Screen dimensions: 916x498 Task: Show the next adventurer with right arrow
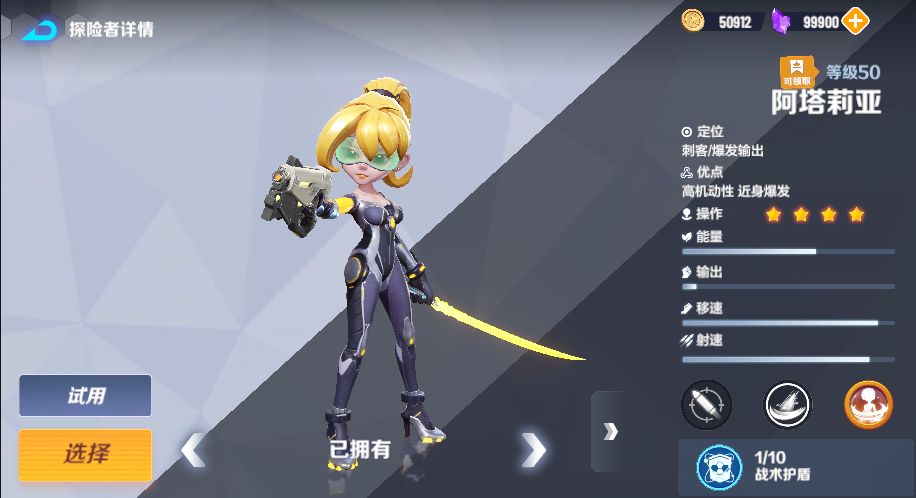534,450
